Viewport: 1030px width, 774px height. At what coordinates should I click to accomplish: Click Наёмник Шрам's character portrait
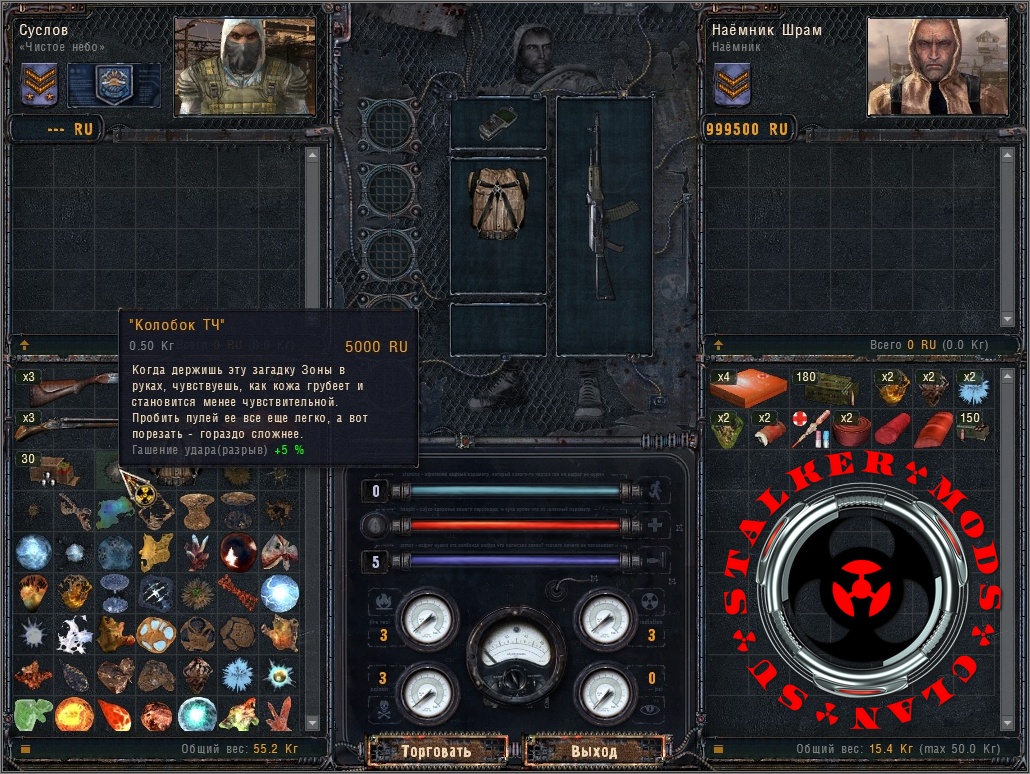click(x=935, y=65)
